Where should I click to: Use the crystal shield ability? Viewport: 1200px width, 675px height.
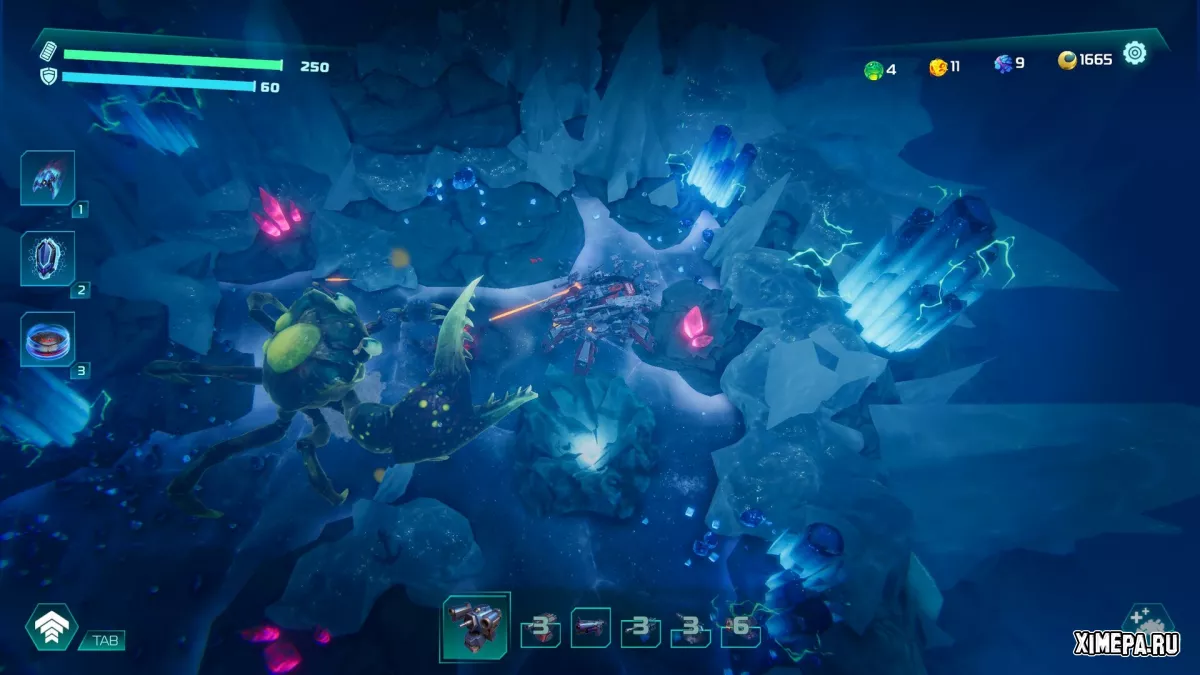tap(47, 259)
